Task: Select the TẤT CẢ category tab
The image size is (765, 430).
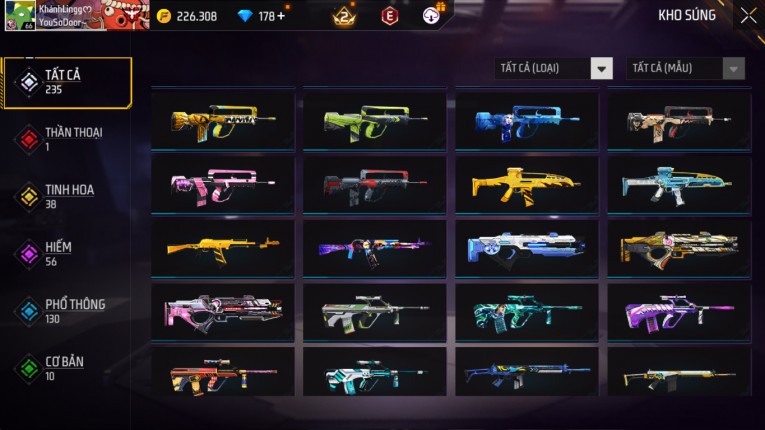Action: (66, 82)
